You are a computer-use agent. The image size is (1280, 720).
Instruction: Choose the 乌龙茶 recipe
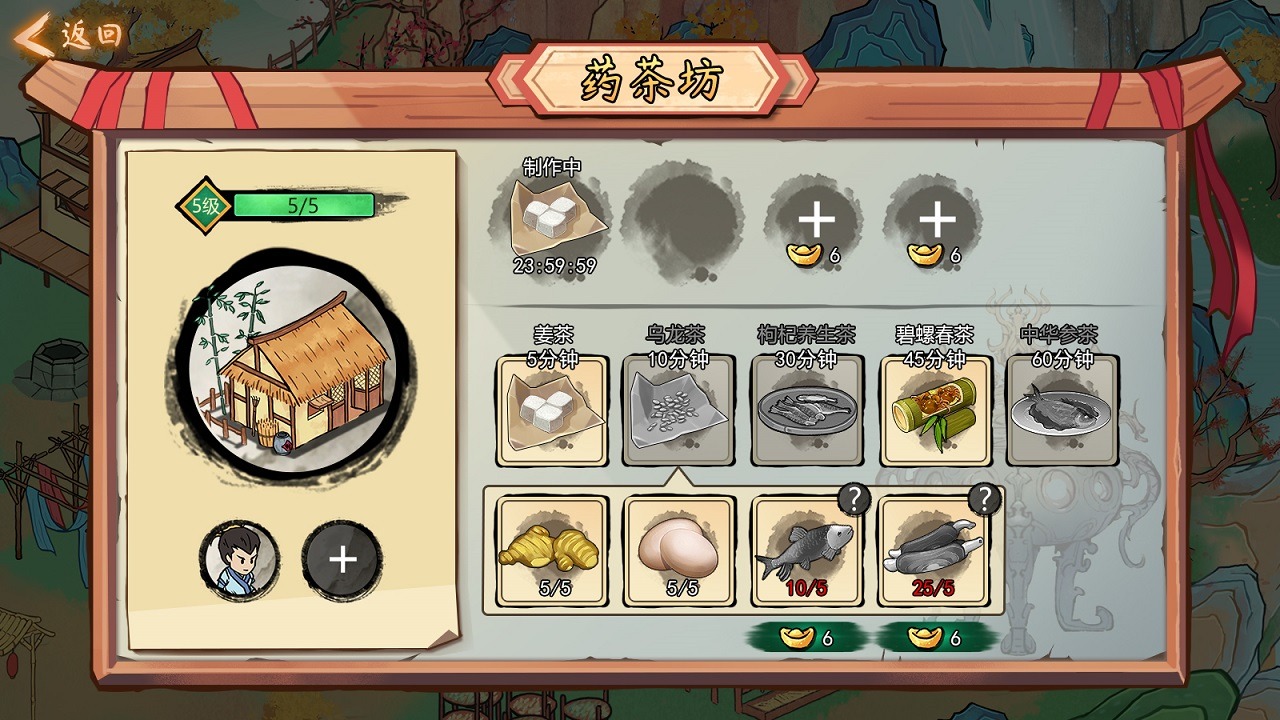[678, 410]
